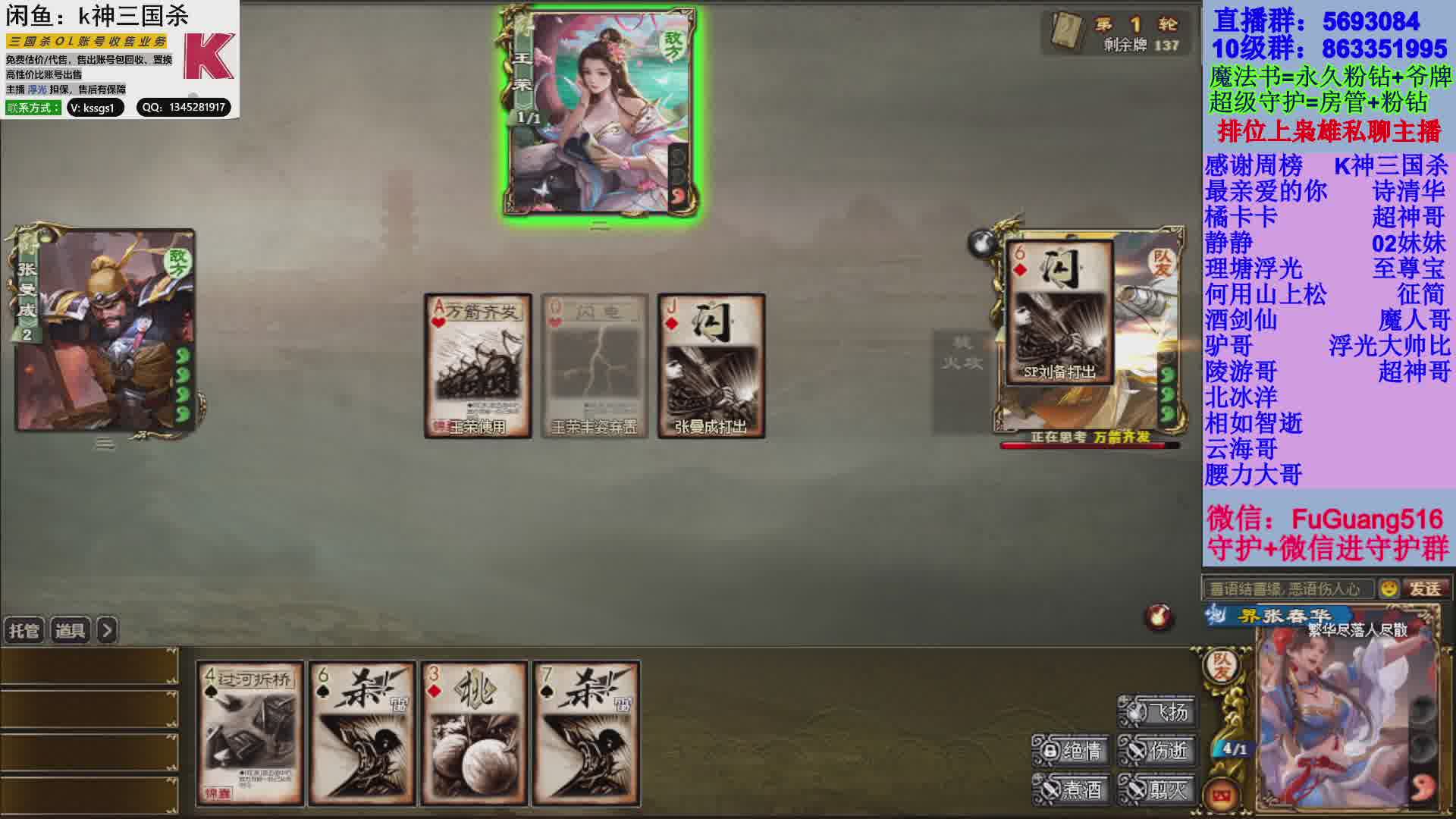The width and height of the screenshot is (1456, 819).
Task: Target enemy general 张曼成
Action: coord(106,331)
